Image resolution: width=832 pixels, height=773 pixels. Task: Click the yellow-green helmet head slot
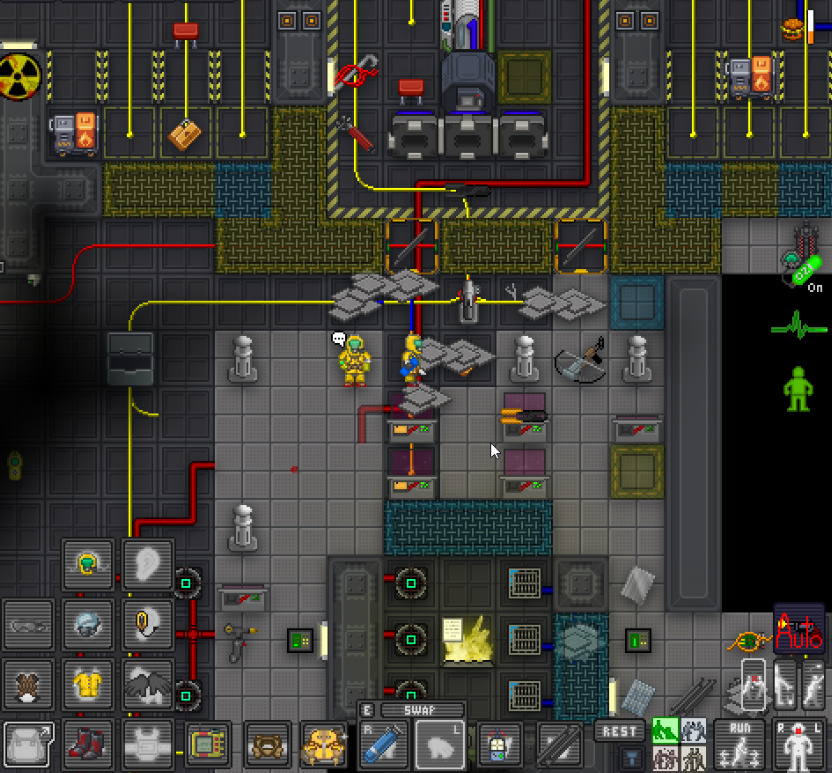pyautogui.click(x=88, y=566)
